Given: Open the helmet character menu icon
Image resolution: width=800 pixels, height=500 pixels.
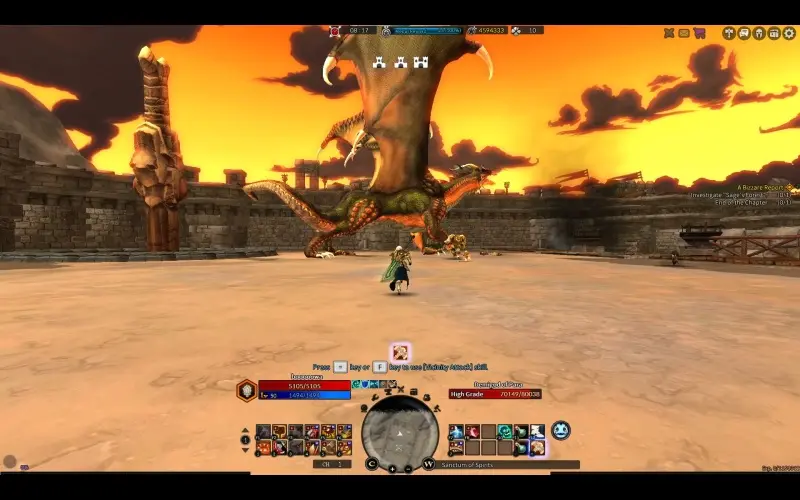Looking at the screenshot, I should click(759, 33).
